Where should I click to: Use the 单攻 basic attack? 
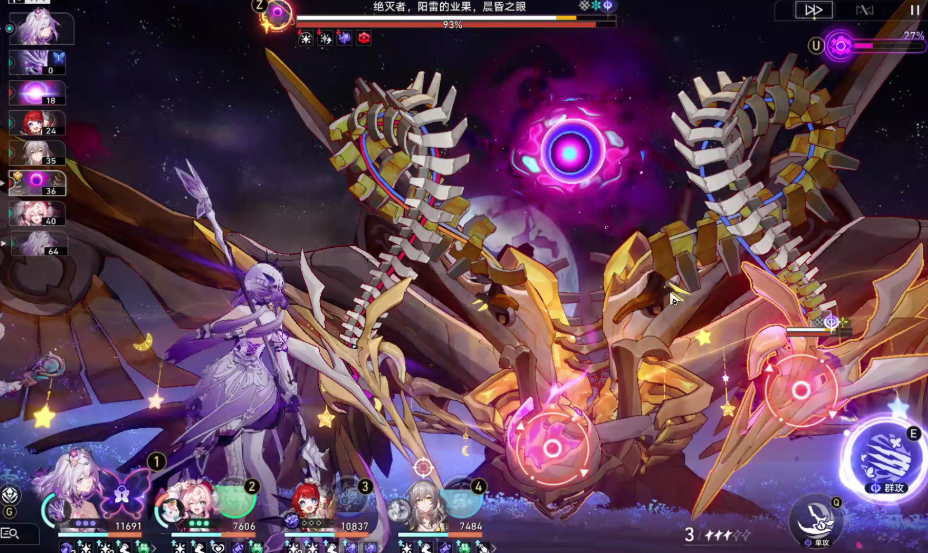814,519
